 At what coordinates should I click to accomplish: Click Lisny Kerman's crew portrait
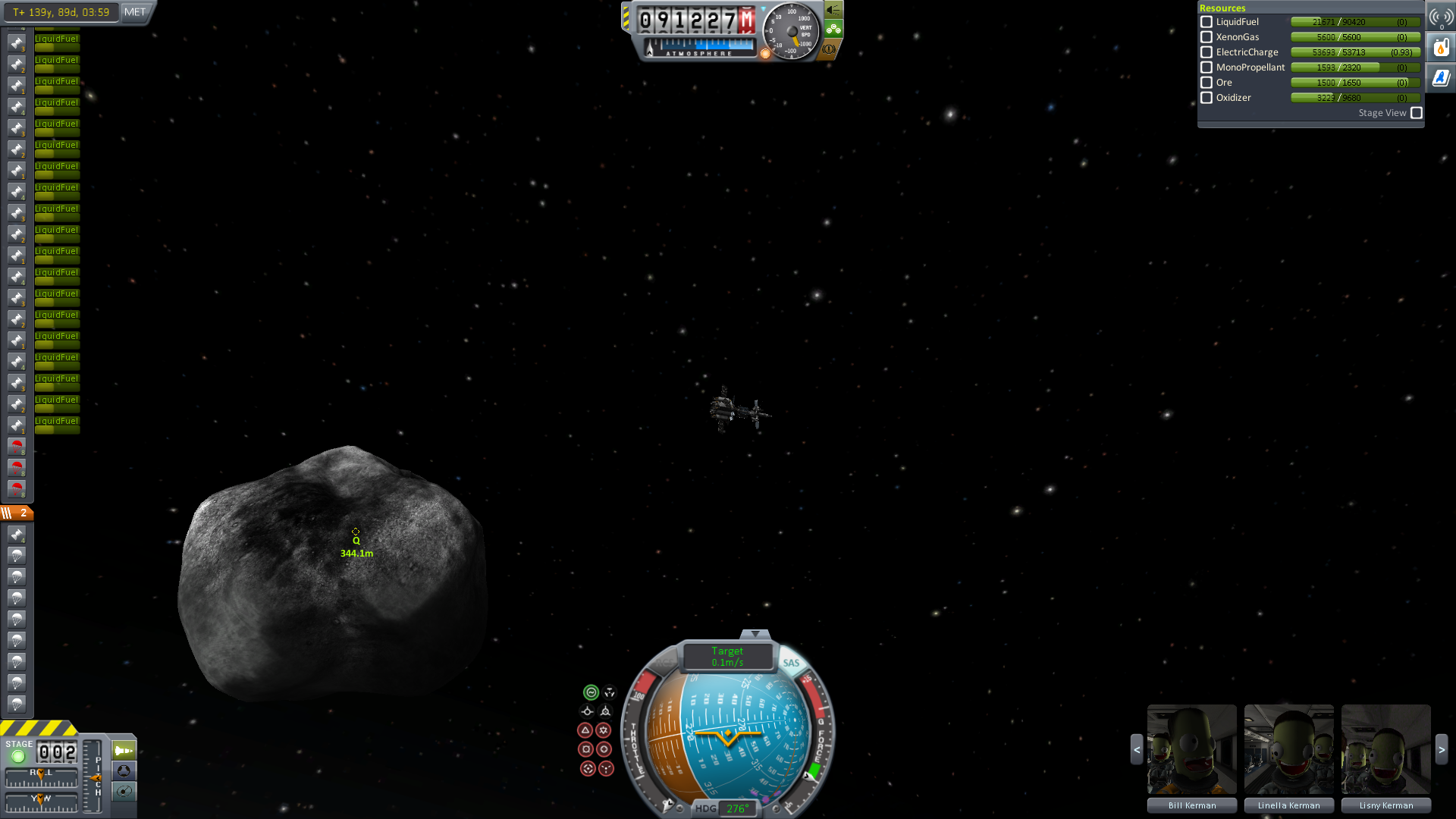point(1385,749)
